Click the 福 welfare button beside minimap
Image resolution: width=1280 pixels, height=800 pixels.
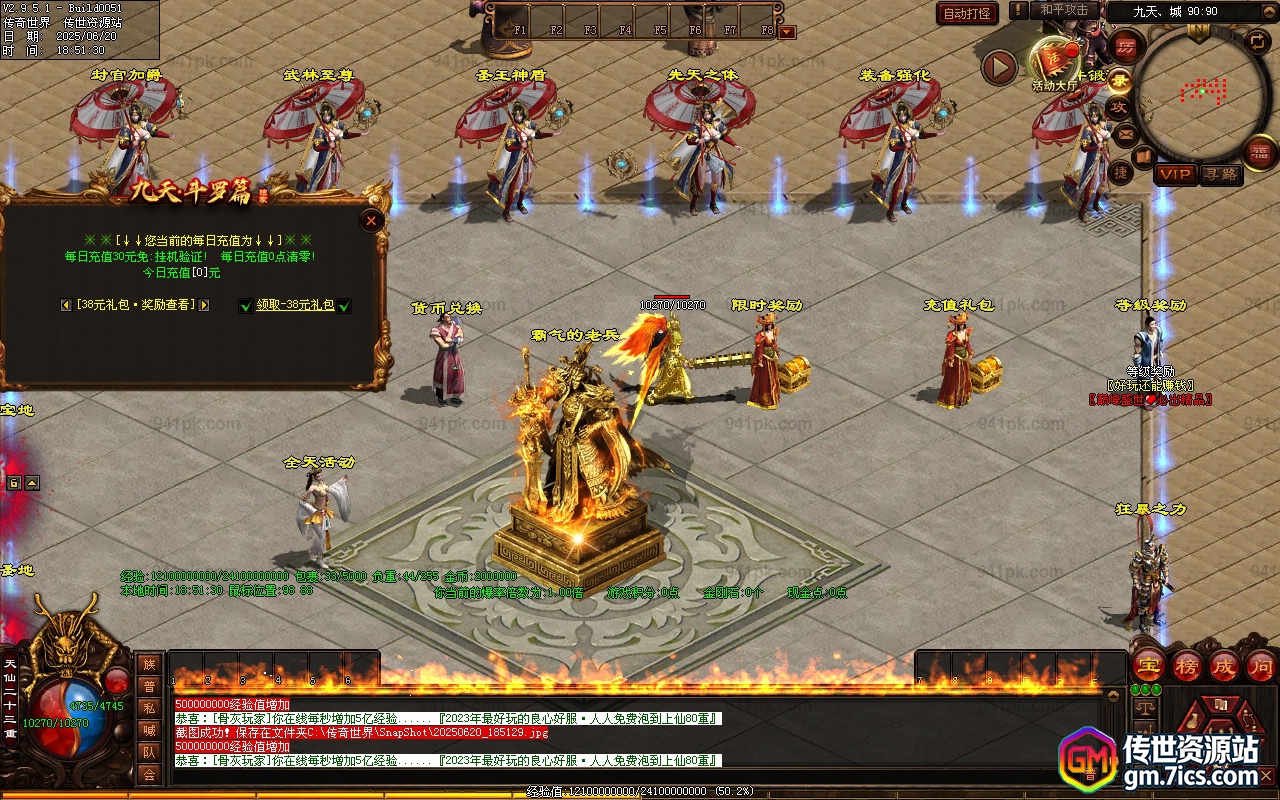(x=1260, y=152)
